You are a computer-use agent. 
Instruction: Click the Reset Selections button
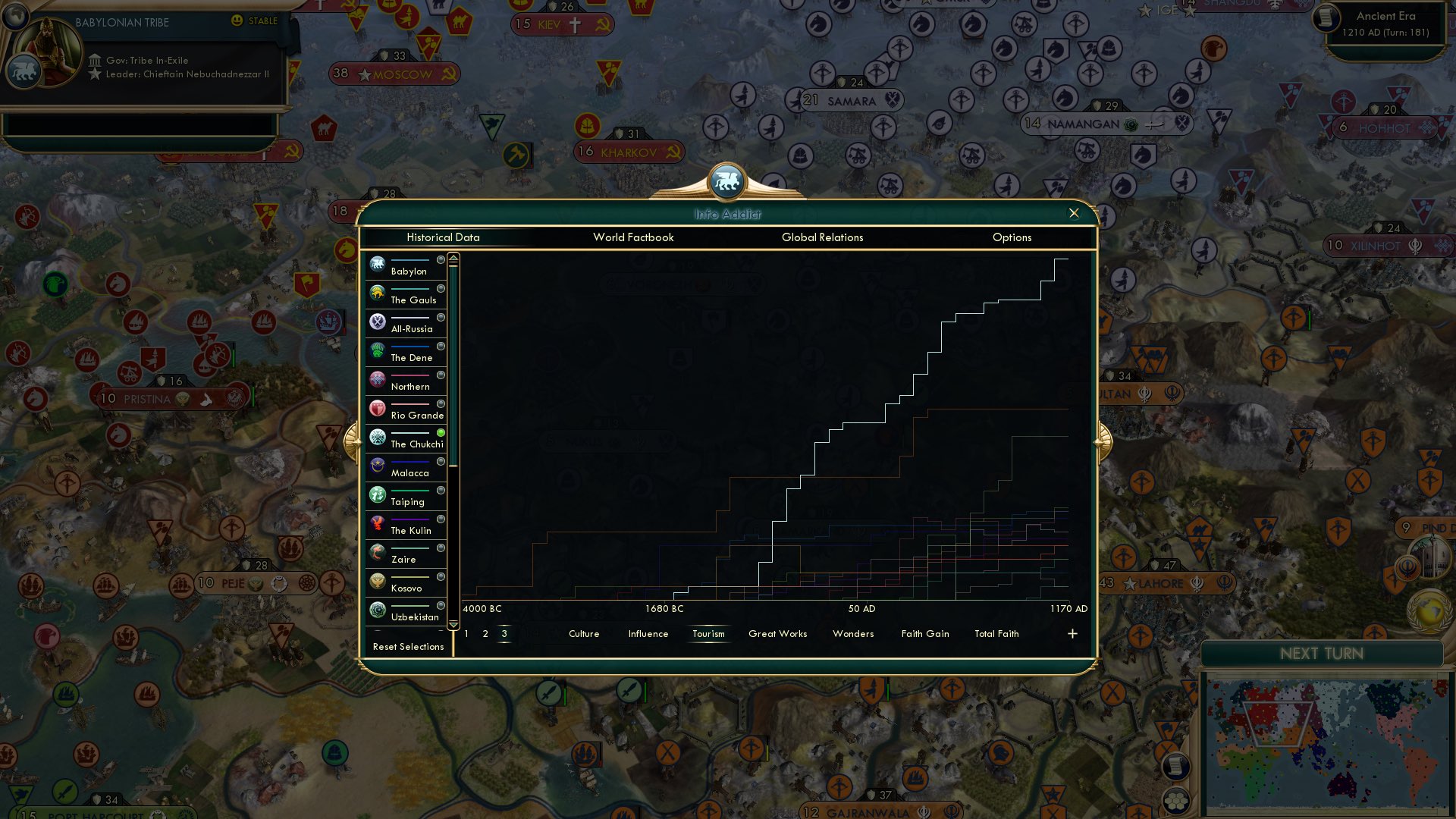click(x=408, y=647)
